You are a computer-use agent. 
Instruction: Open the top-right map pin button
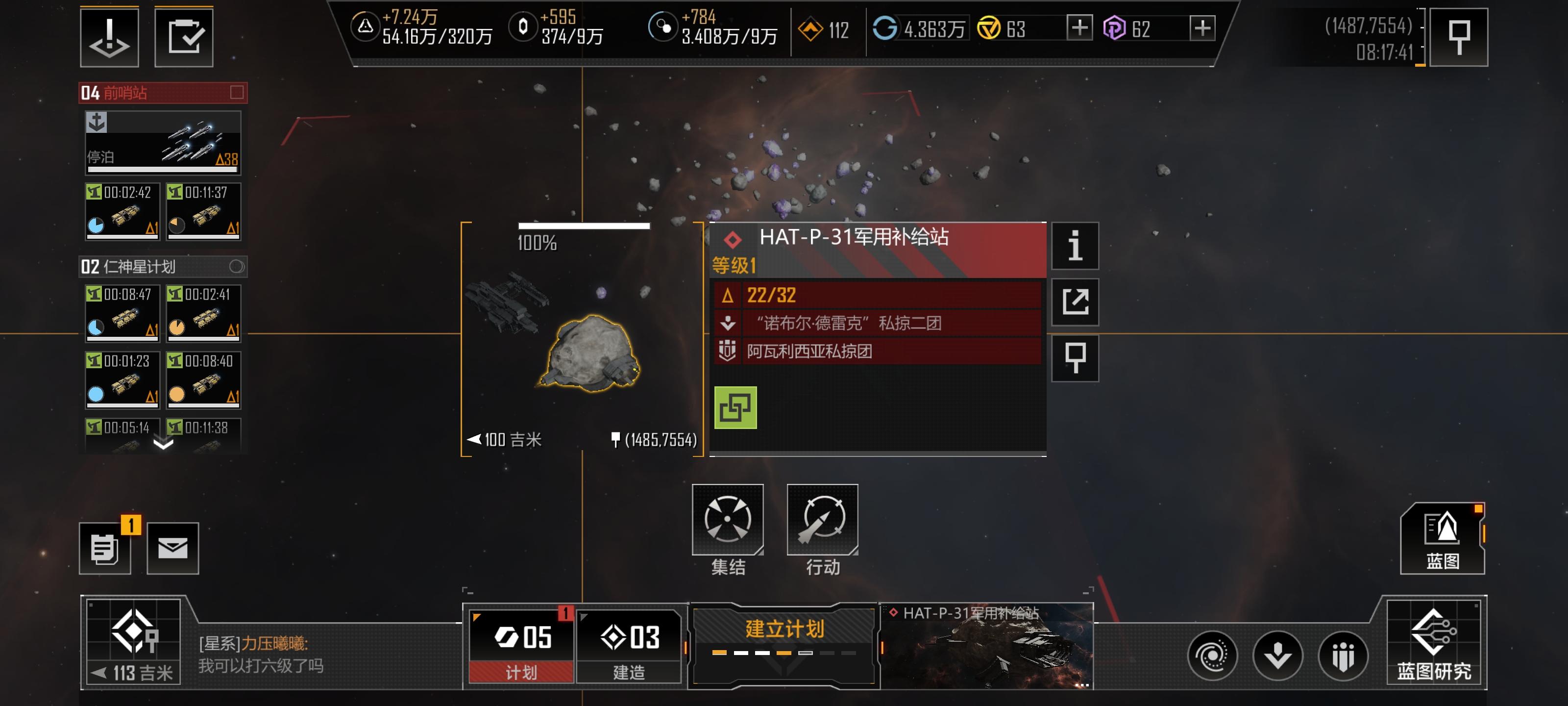tap(1458, 37)
